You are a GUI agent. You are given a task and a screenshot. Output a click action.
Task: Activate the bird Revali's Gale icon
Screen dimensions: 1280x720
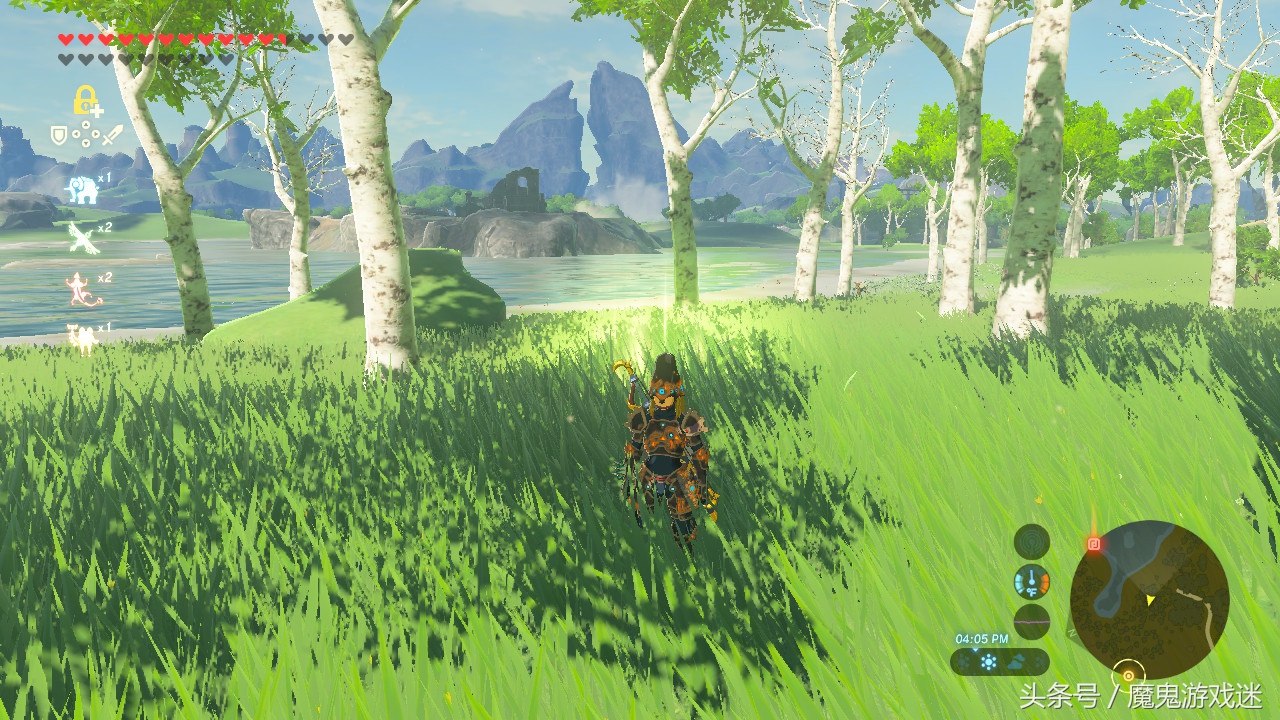[82, 237]
